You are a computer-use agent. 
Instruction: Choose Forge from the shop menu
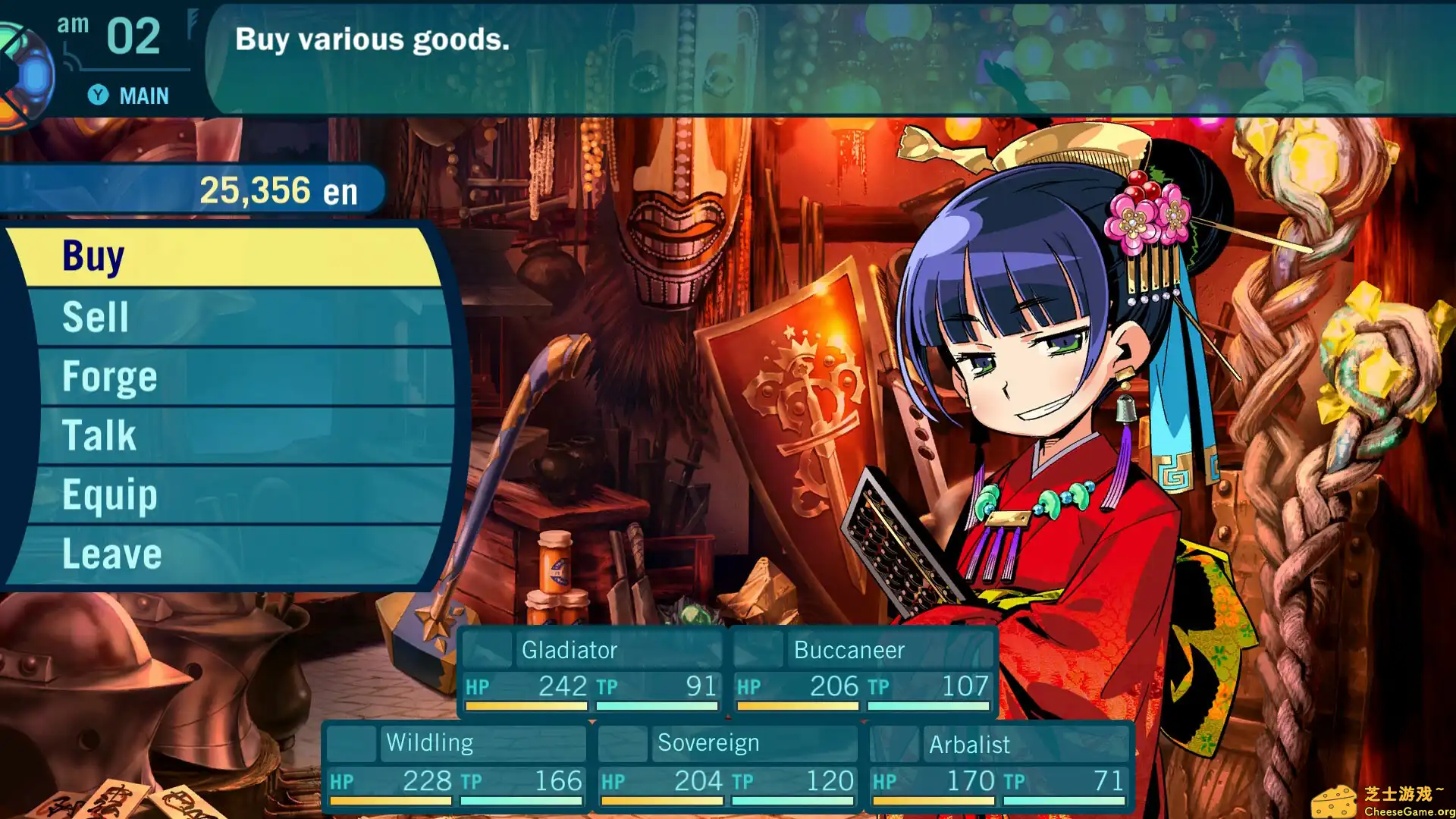(x=110, y=375)
